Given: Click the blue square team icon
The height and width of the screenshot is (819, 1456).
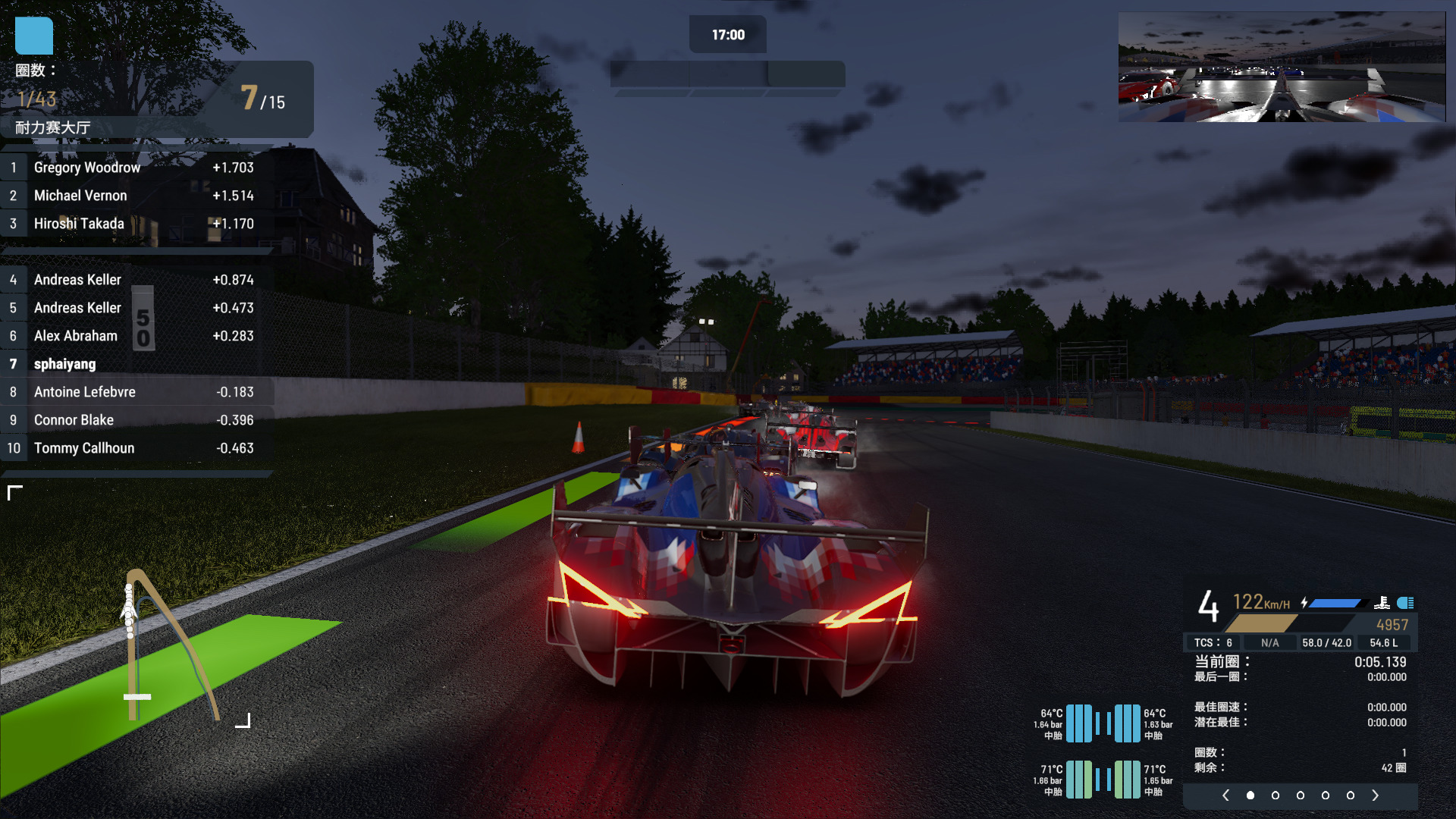Looking at the screenshot, I should 34,36.
